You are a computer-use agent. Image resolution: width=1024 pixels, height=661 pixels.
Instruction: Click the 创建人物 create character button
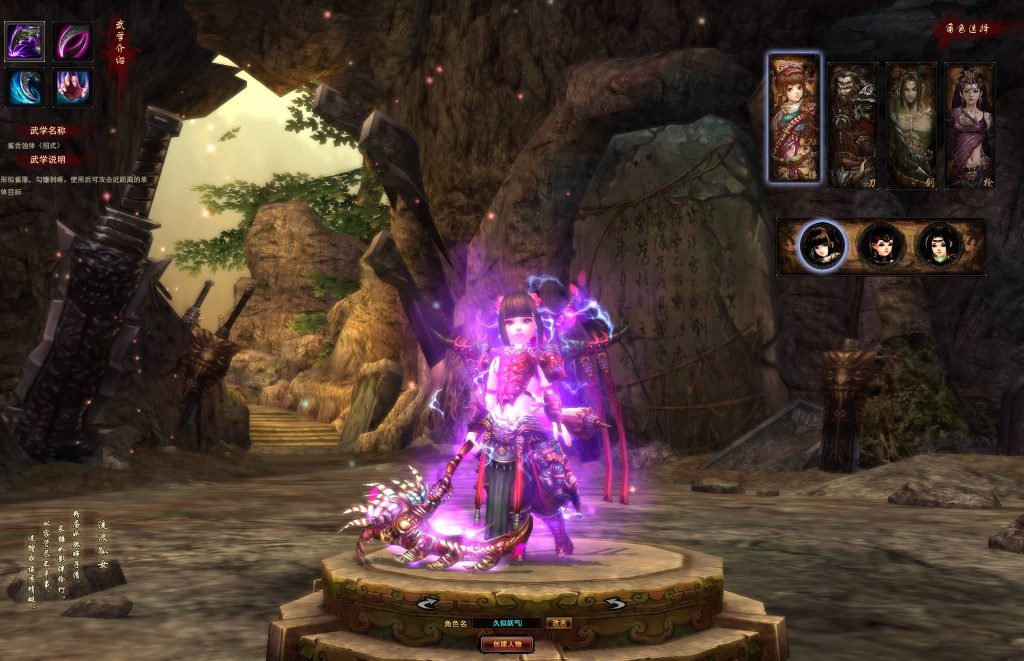pos(507,645)
